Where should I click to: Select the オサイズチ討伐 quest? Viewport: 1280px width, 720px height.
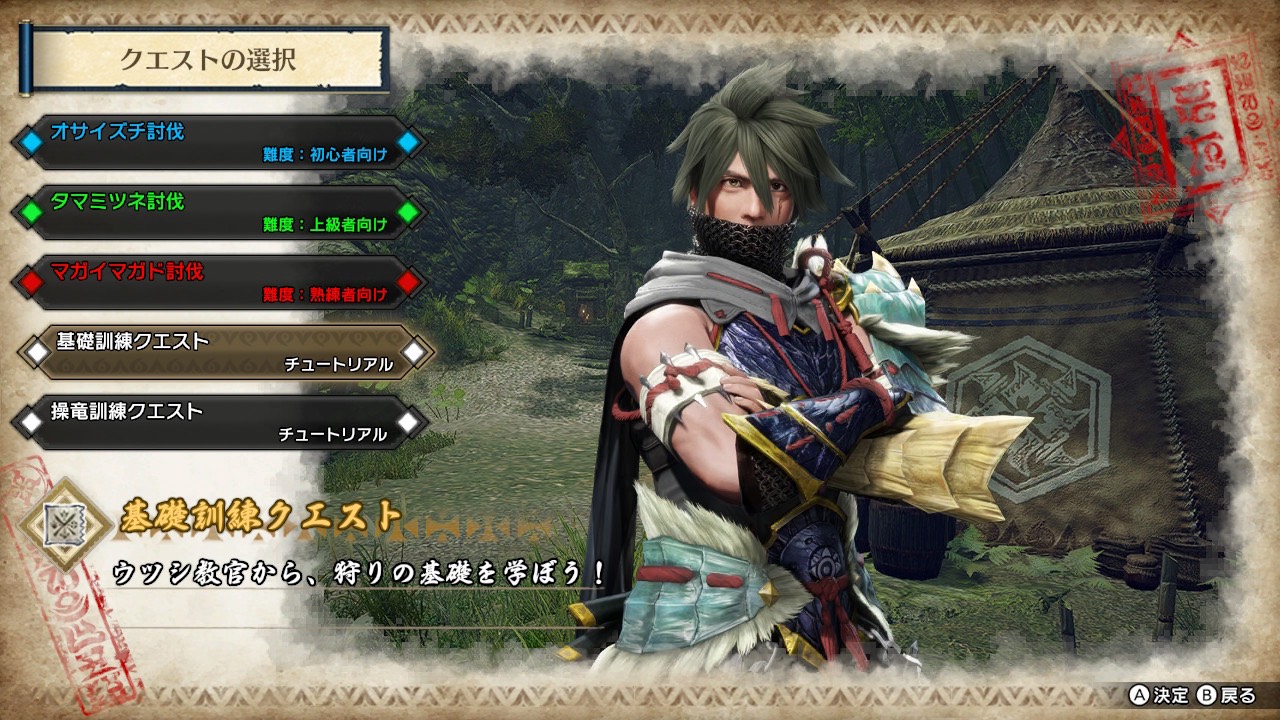(219, 142)
